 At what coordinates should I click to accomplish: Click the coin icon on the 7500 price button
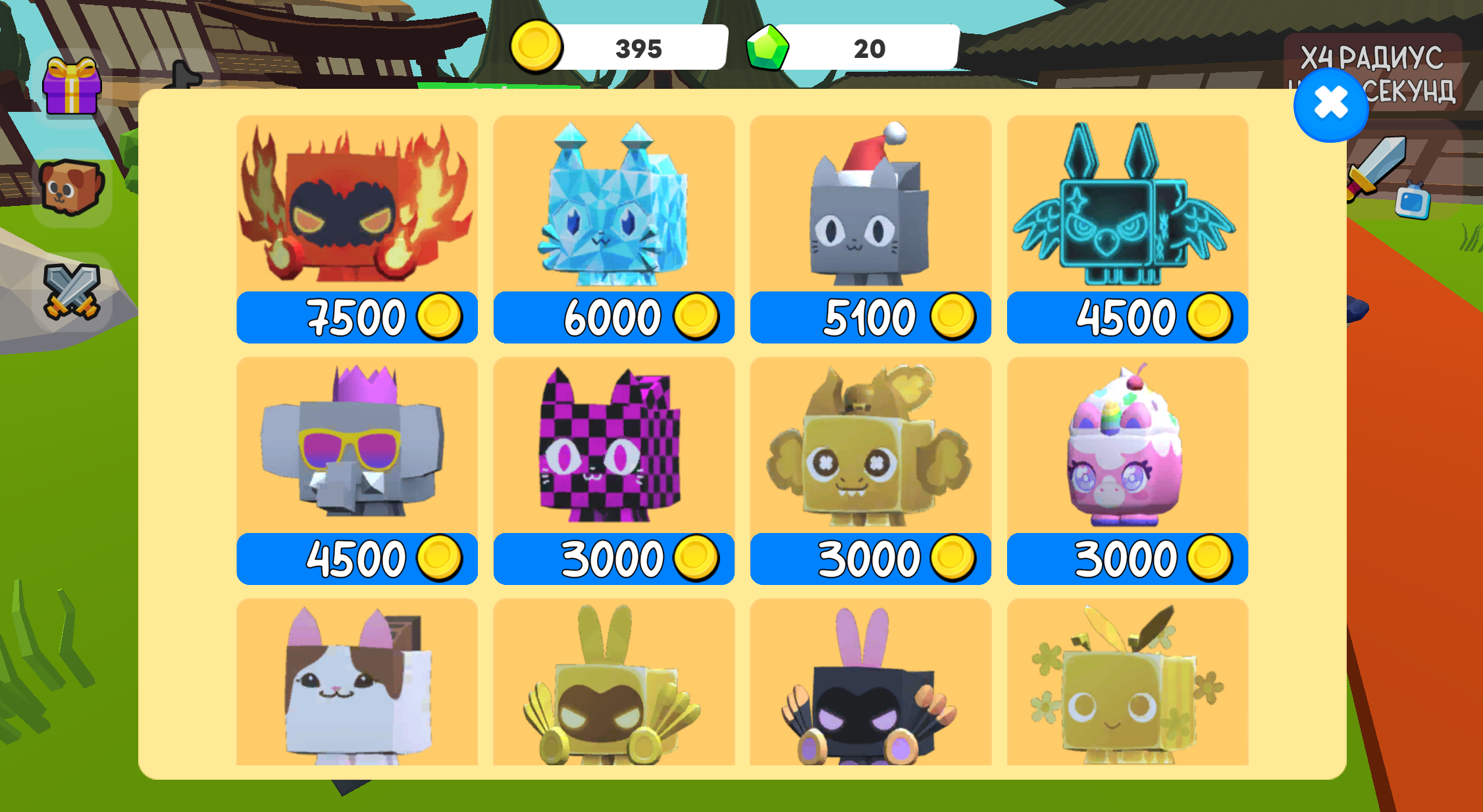440,317
